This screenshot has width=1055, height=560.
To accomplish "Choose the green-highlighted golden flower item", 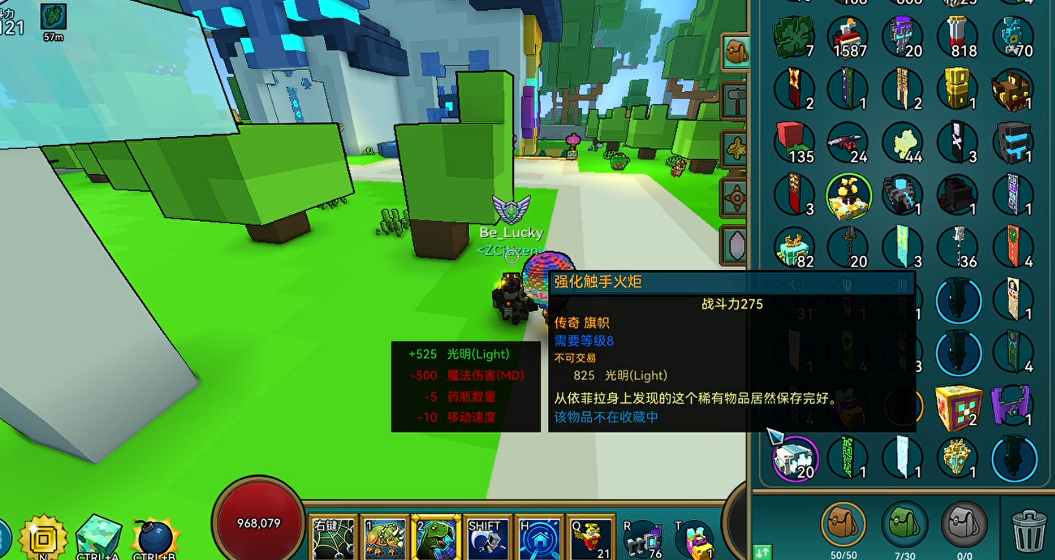I will (846, 194).
